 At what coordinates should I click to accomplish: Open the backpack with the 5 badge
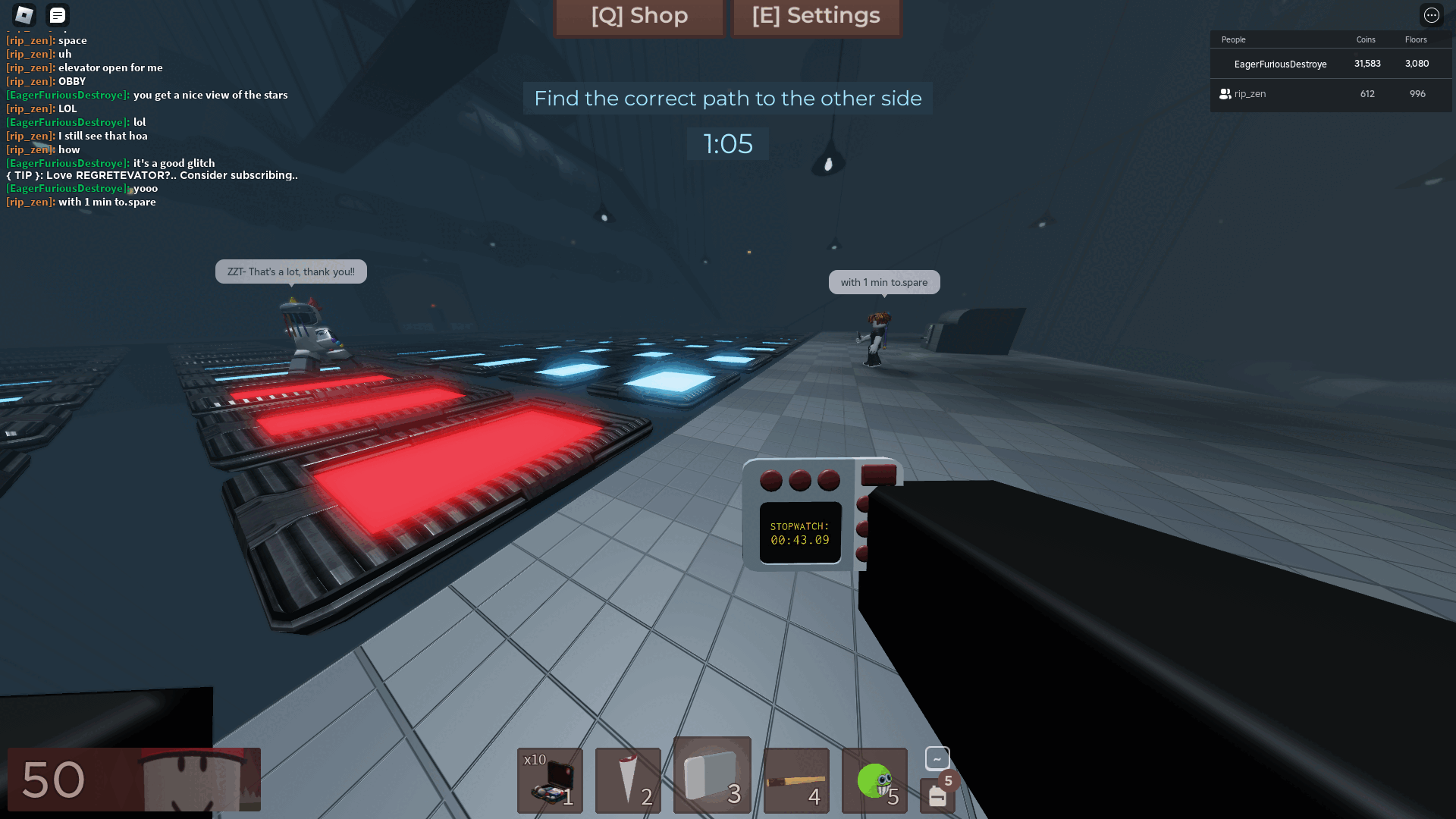point(937,794)
